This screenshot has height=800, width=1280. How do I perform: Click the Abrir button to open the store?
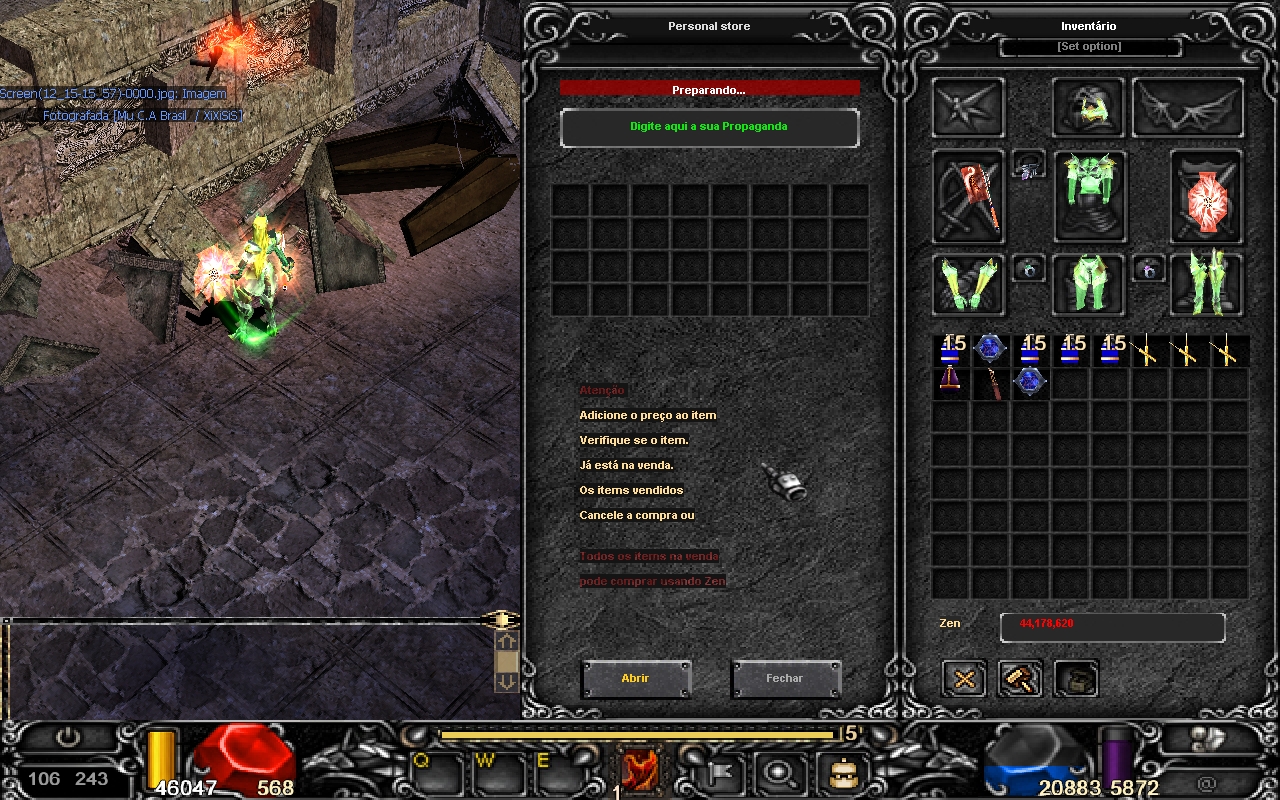click(636, 679)
